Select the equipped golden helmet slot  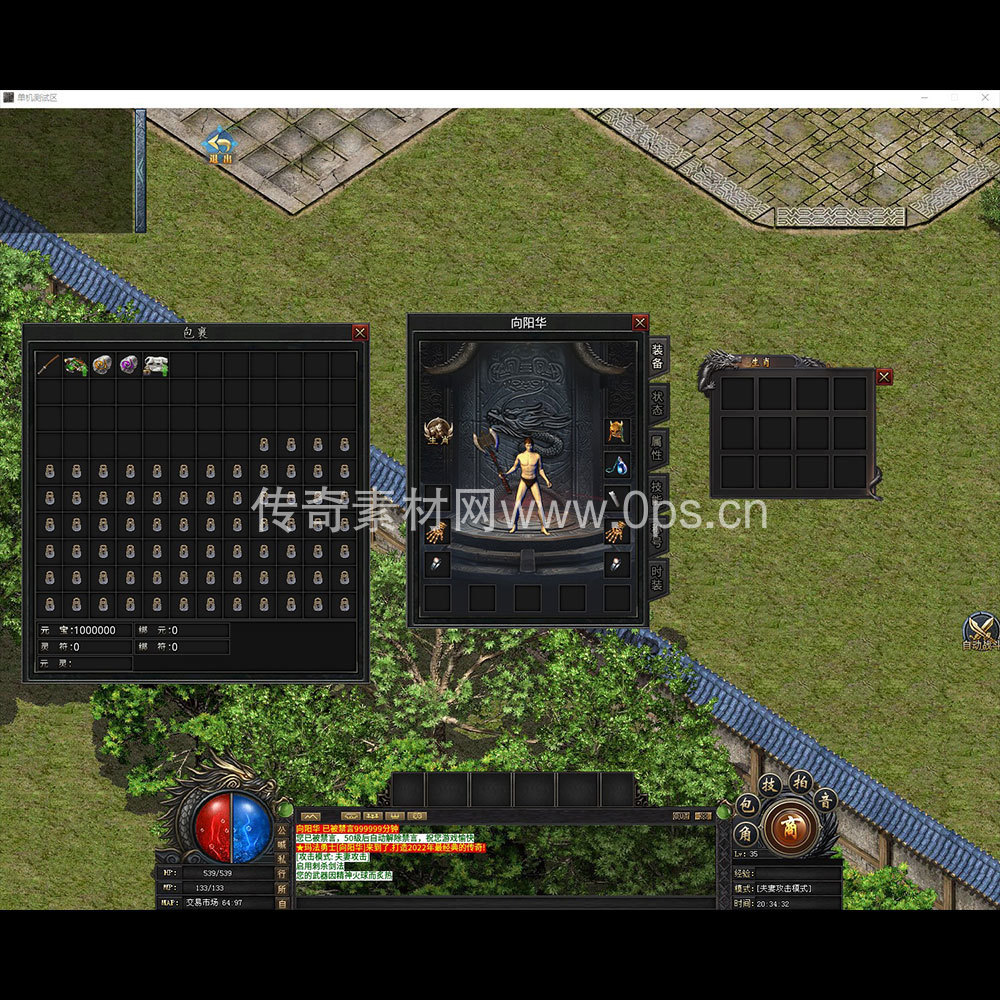click(617, 432)
